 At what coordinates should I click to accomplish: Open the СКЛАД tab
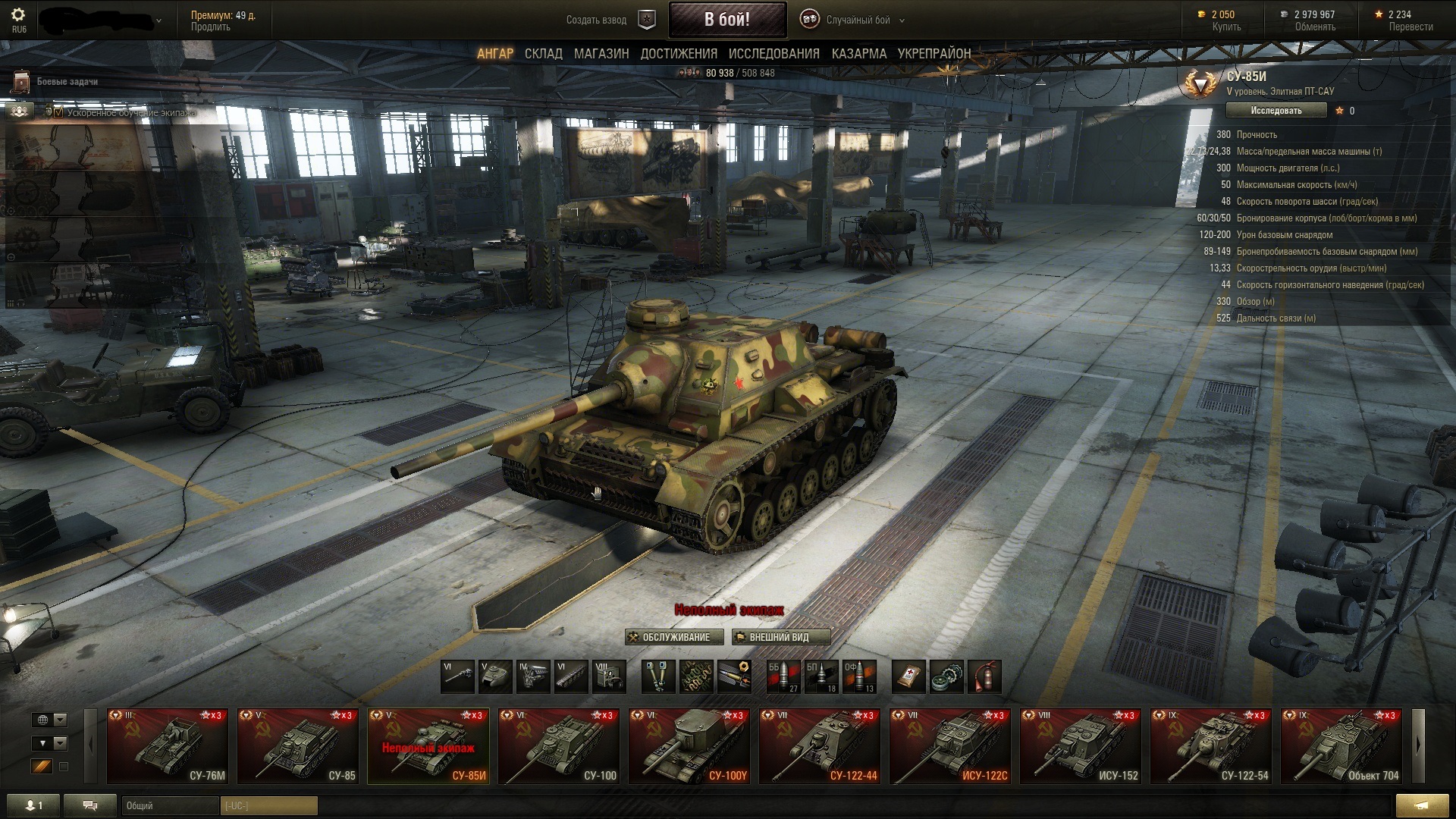pyautogui.click(x=543, y=54)
